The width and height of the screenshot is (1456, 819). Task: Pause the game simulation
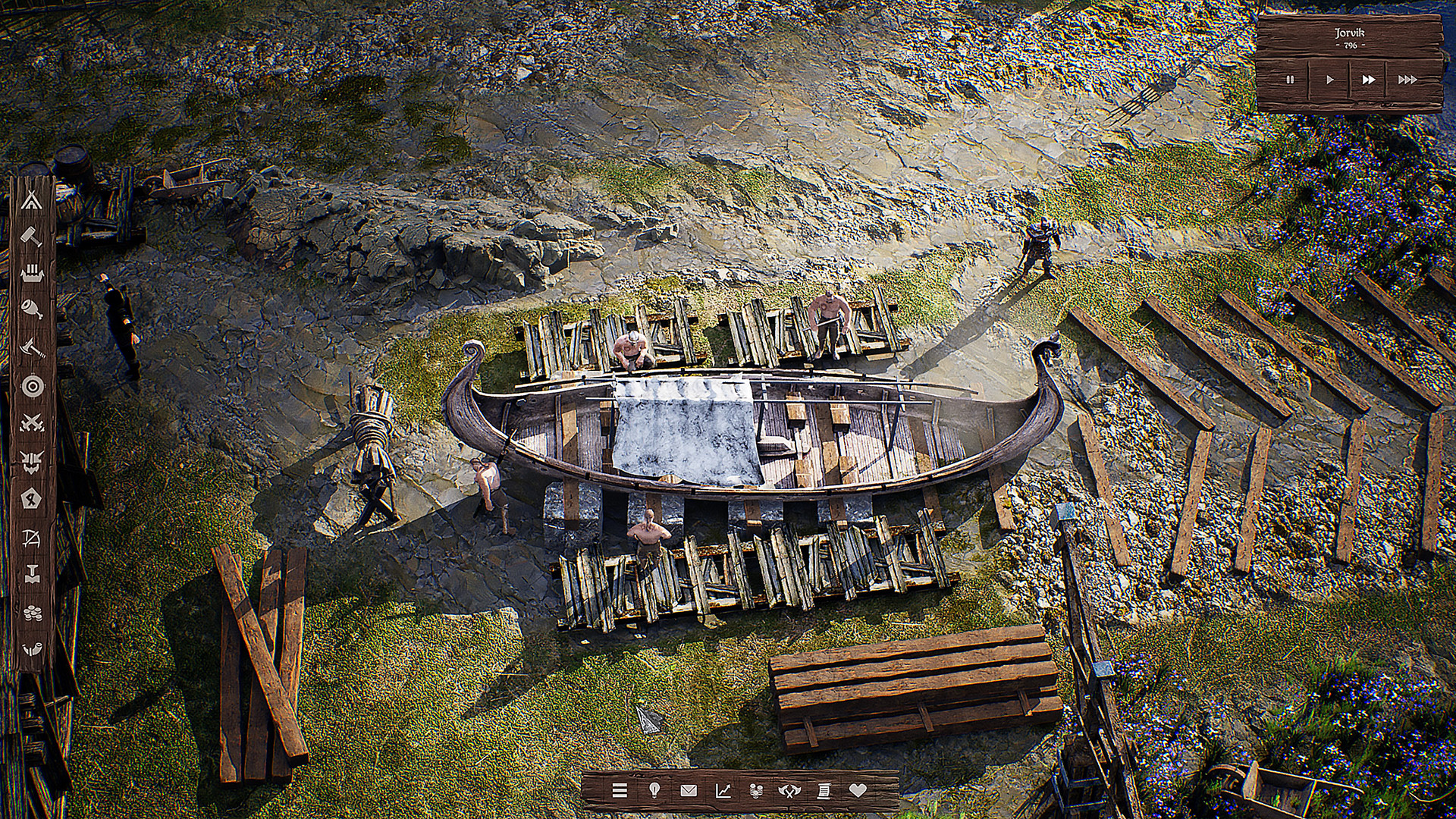click(1290, 78)
